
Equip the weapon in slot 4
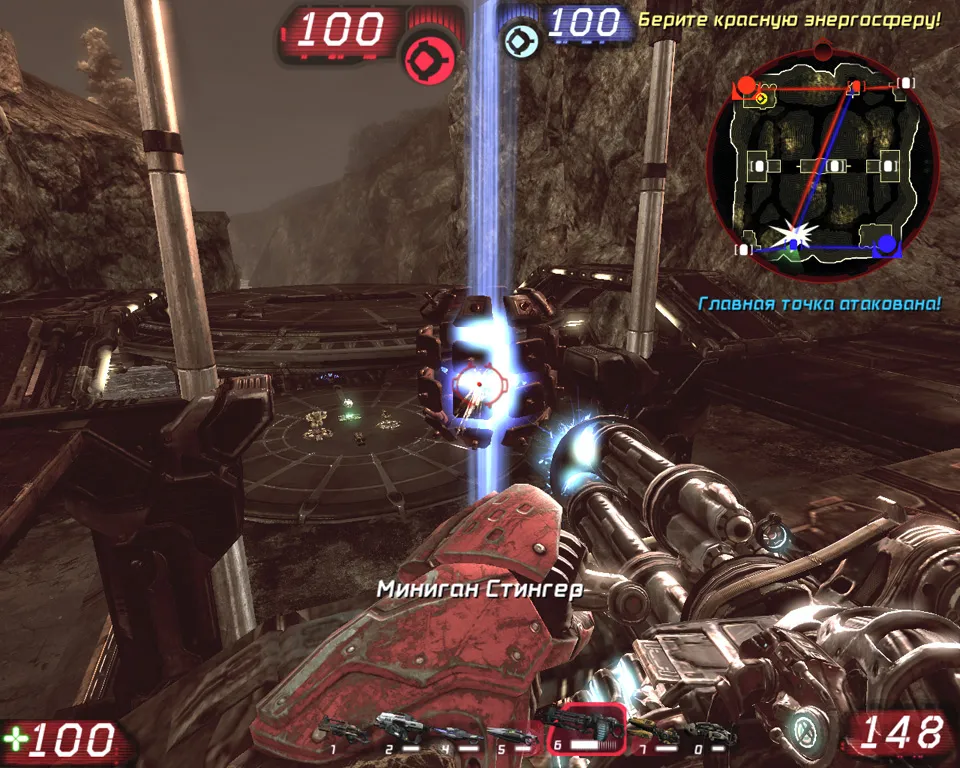pyautogui.click(x=455, y=730)
